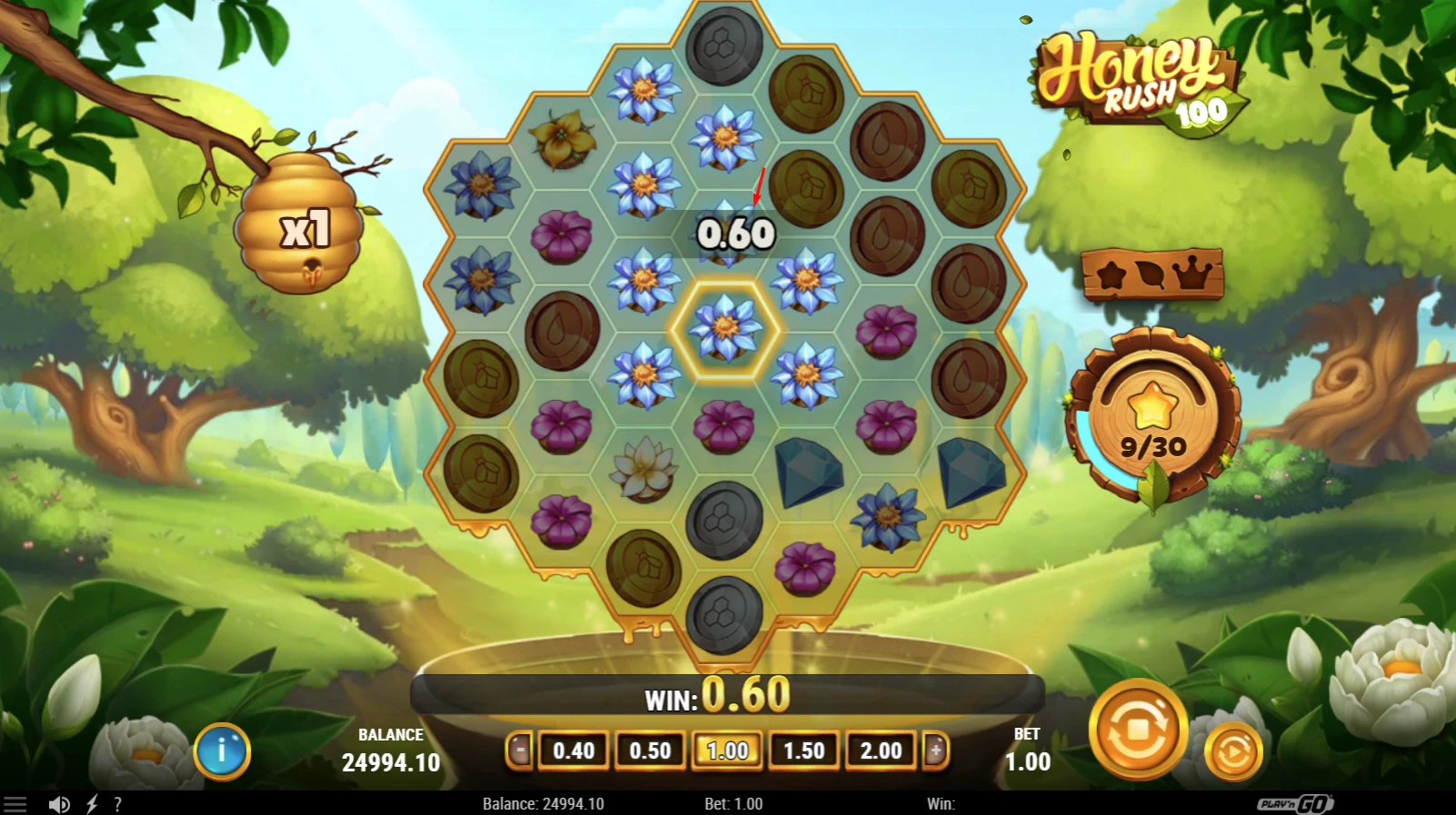
Task: Select the leaf feature on wooden plaque
Action: tap(1150, 275)
